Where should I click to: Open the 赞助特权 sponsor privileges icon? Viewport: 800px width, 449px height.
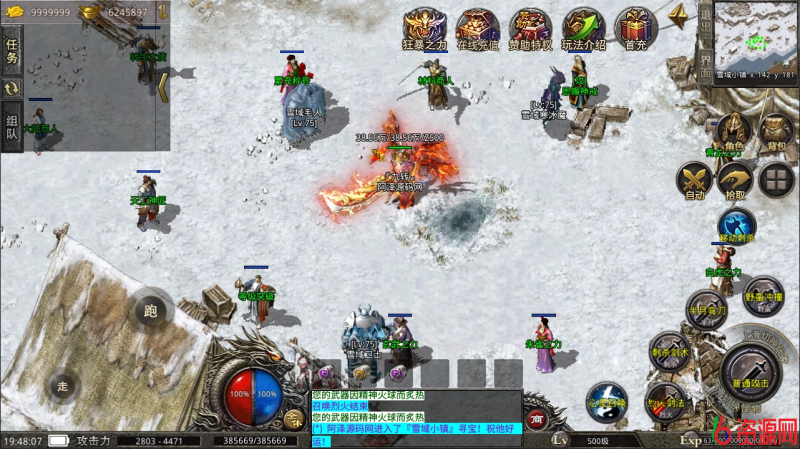(530, 28)
